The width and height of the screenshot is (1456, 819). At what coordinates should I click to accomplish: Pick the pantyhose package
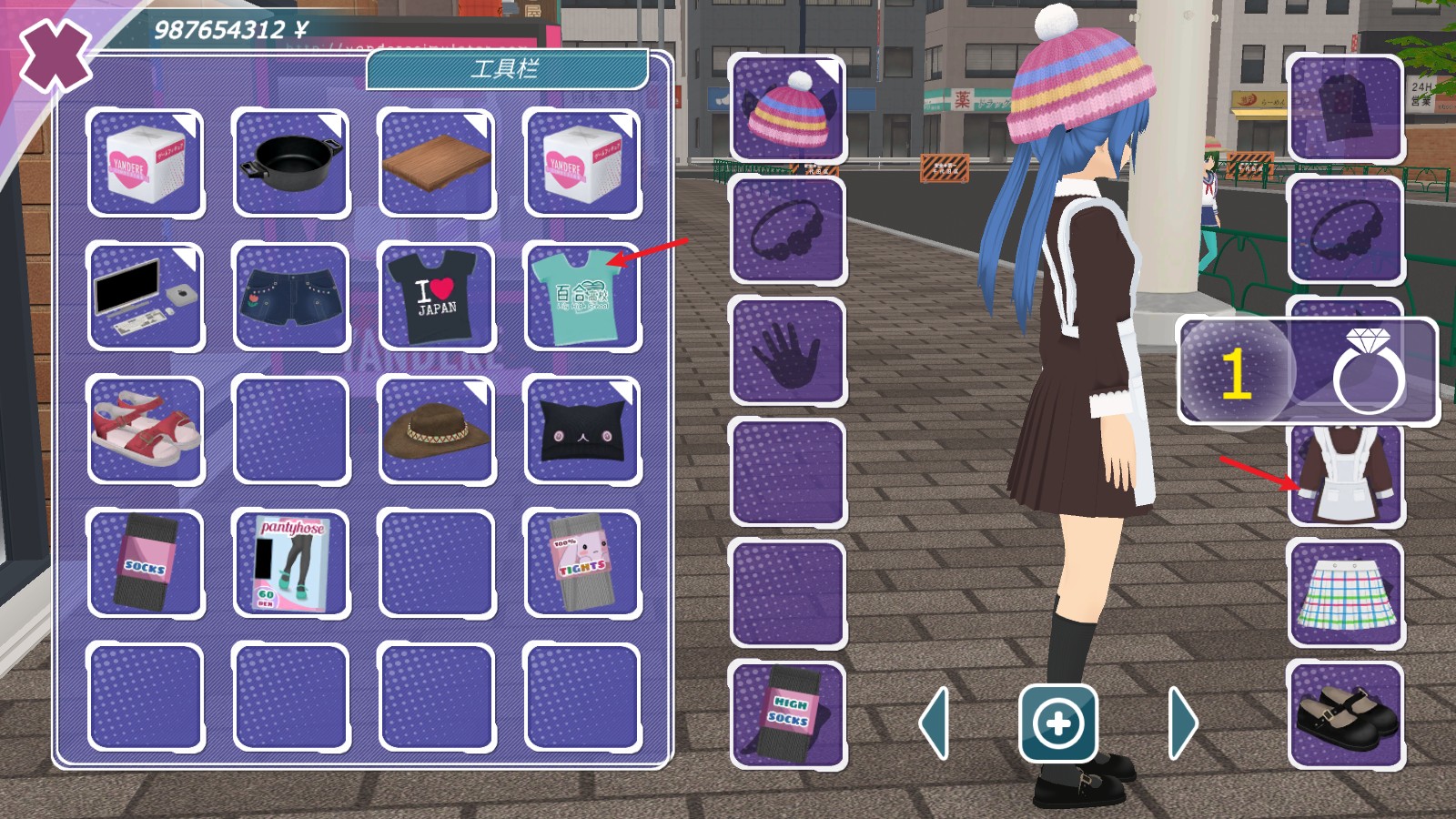[291, 562]
